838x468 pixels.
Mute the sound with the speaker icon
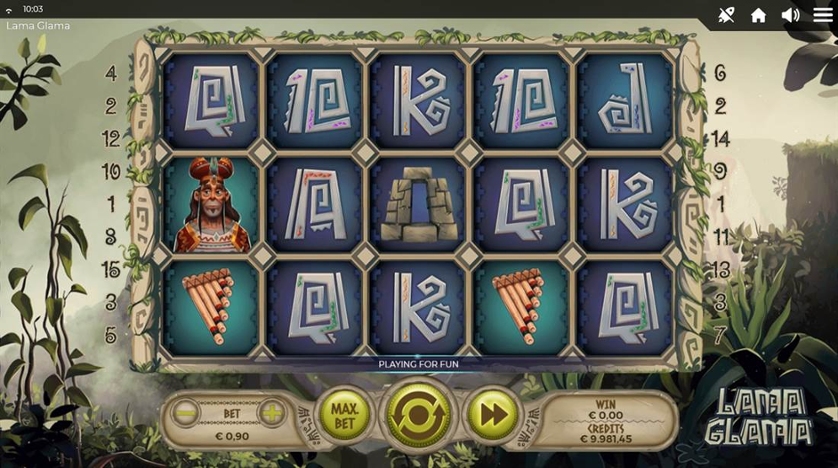point(790,15)
